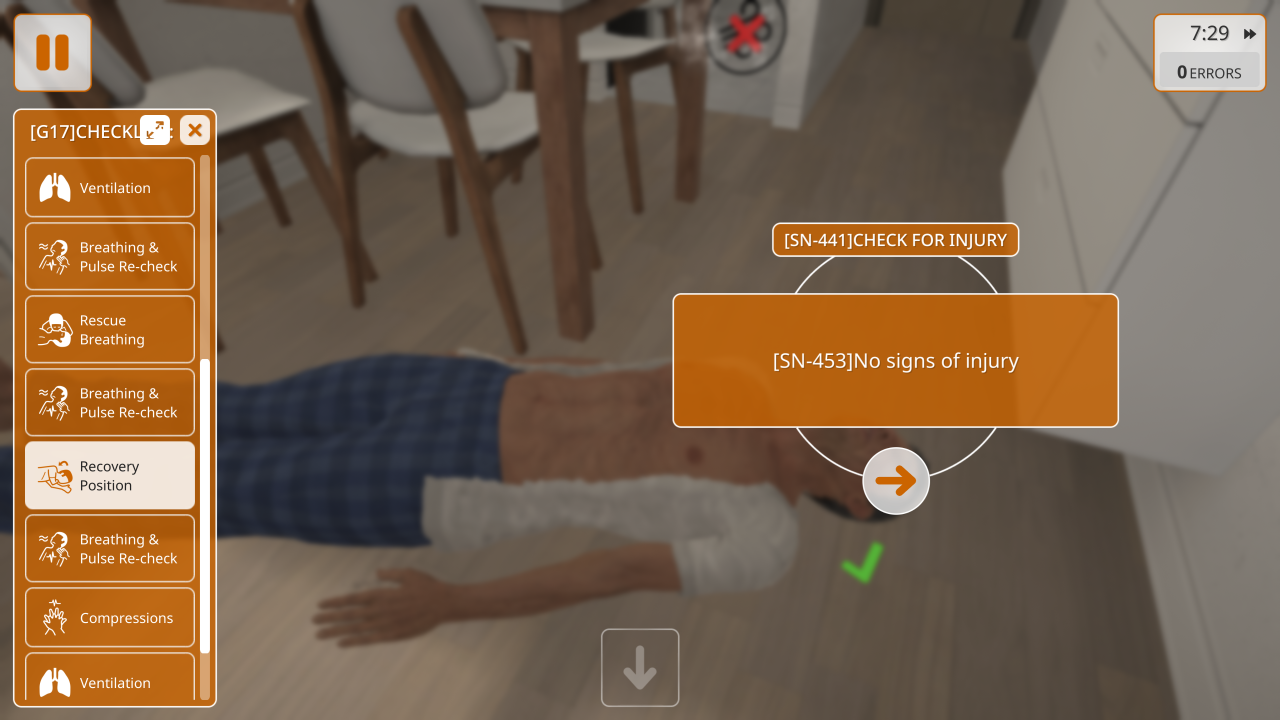Image resolution: width=1280 pixels, height=720 pixels.
Task: Pause the simulation
Action: (x=52, y=52)
